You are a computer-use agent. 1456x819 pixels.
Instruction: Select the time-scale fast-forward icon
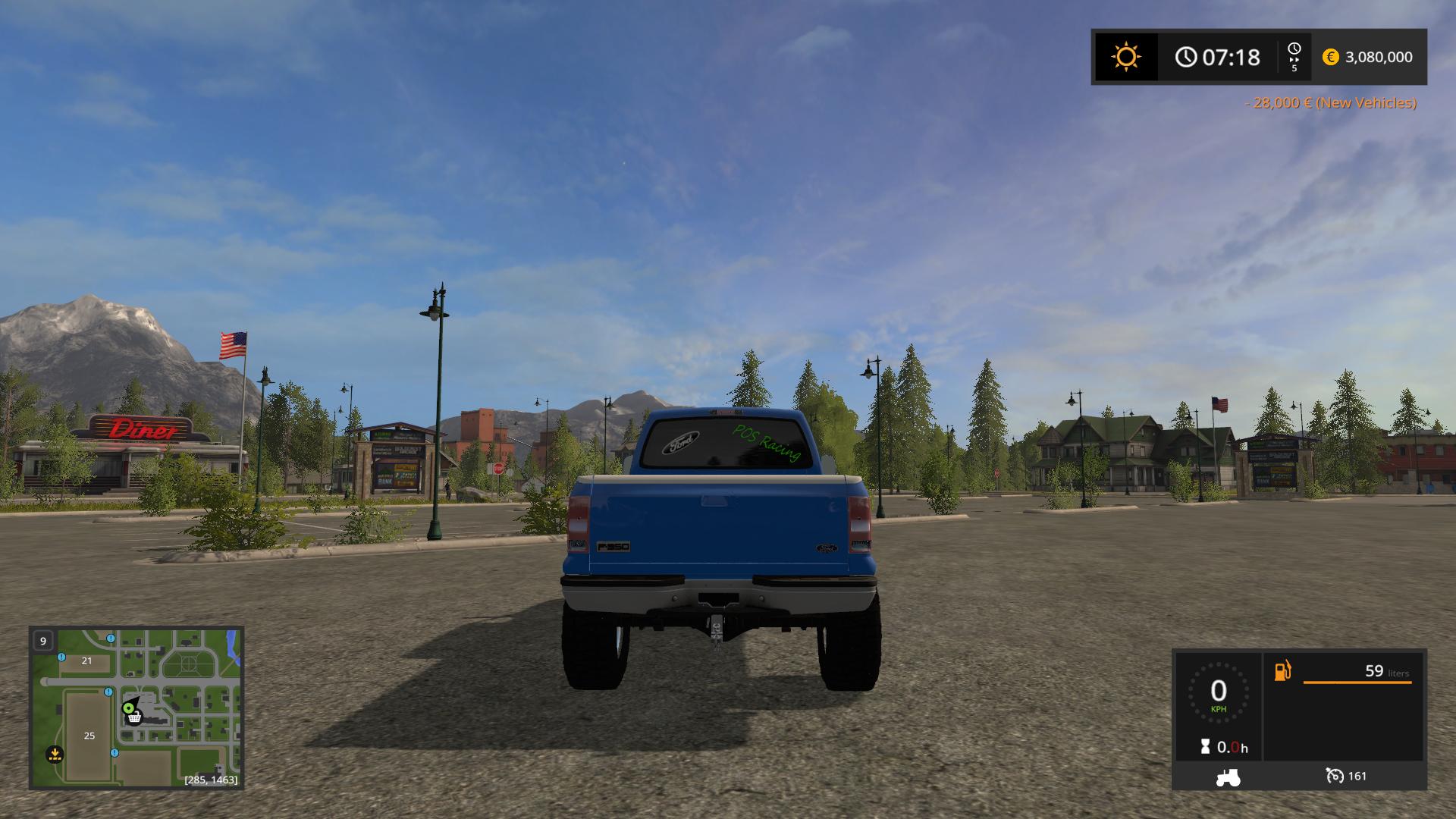pos(1294,57)
